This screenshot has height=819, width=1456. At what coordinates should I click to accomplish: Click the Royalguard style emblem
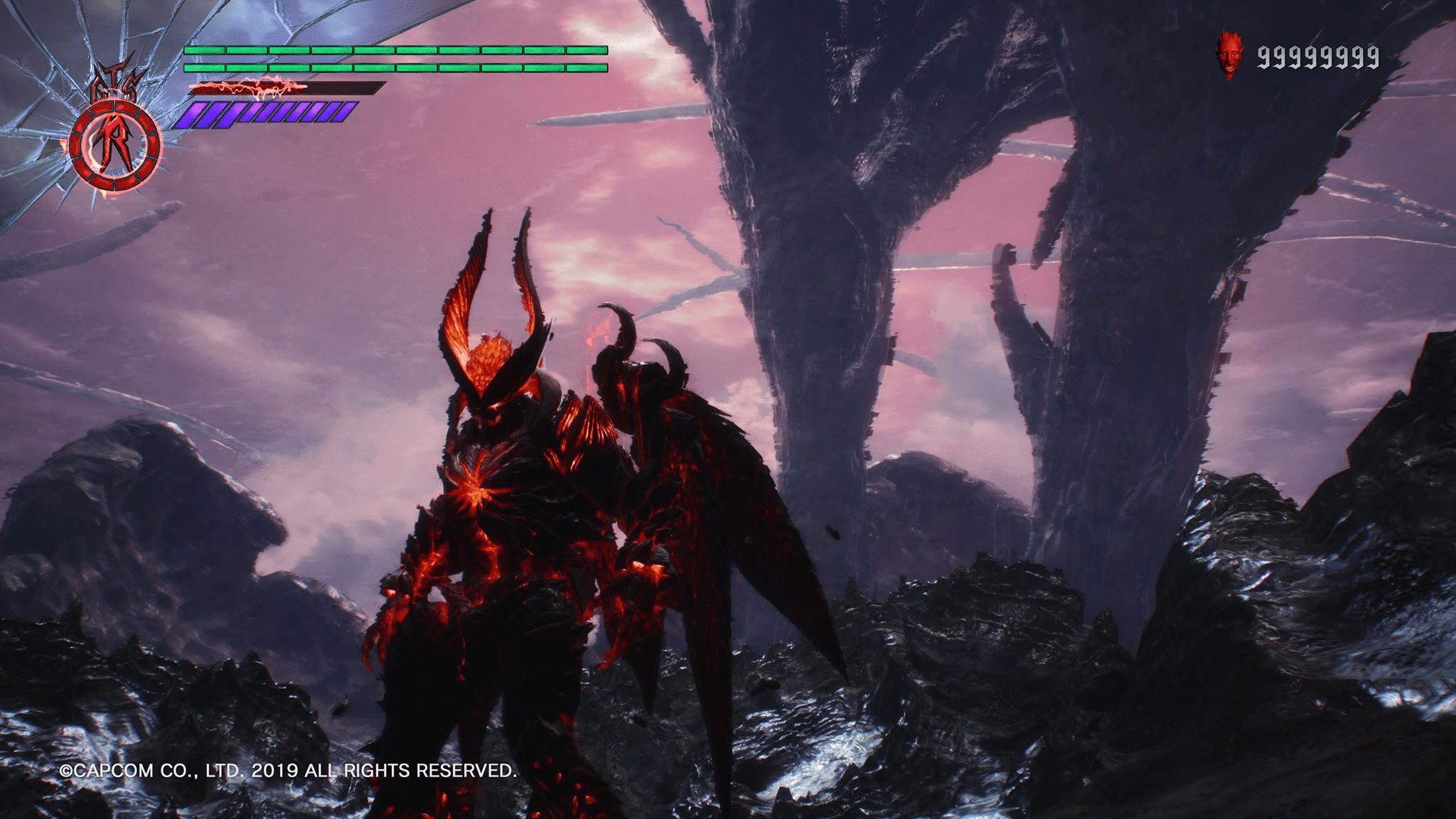(x=115, y=145)
